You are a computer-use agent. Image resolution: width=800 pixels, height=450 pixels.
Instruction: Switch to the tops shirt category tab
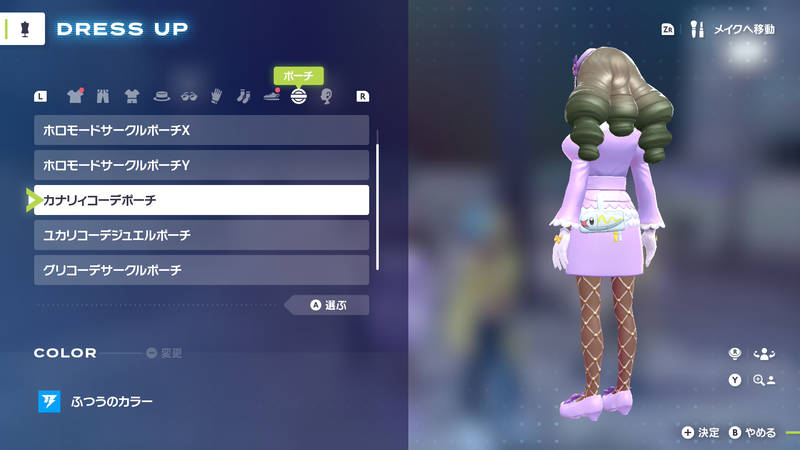pos(75,97)
